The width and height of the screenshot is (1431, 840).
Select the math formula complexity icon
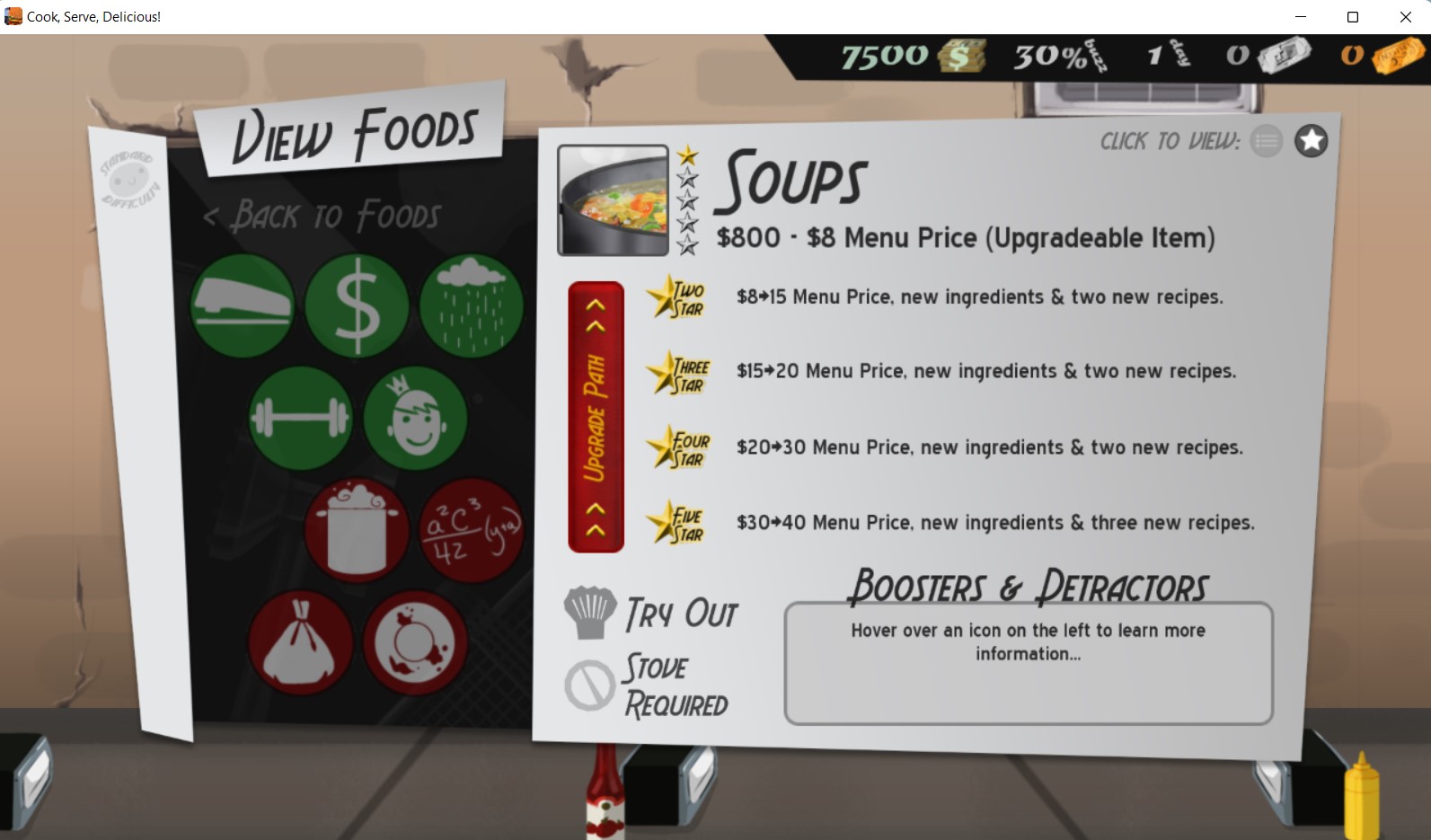tap(470, 529)
